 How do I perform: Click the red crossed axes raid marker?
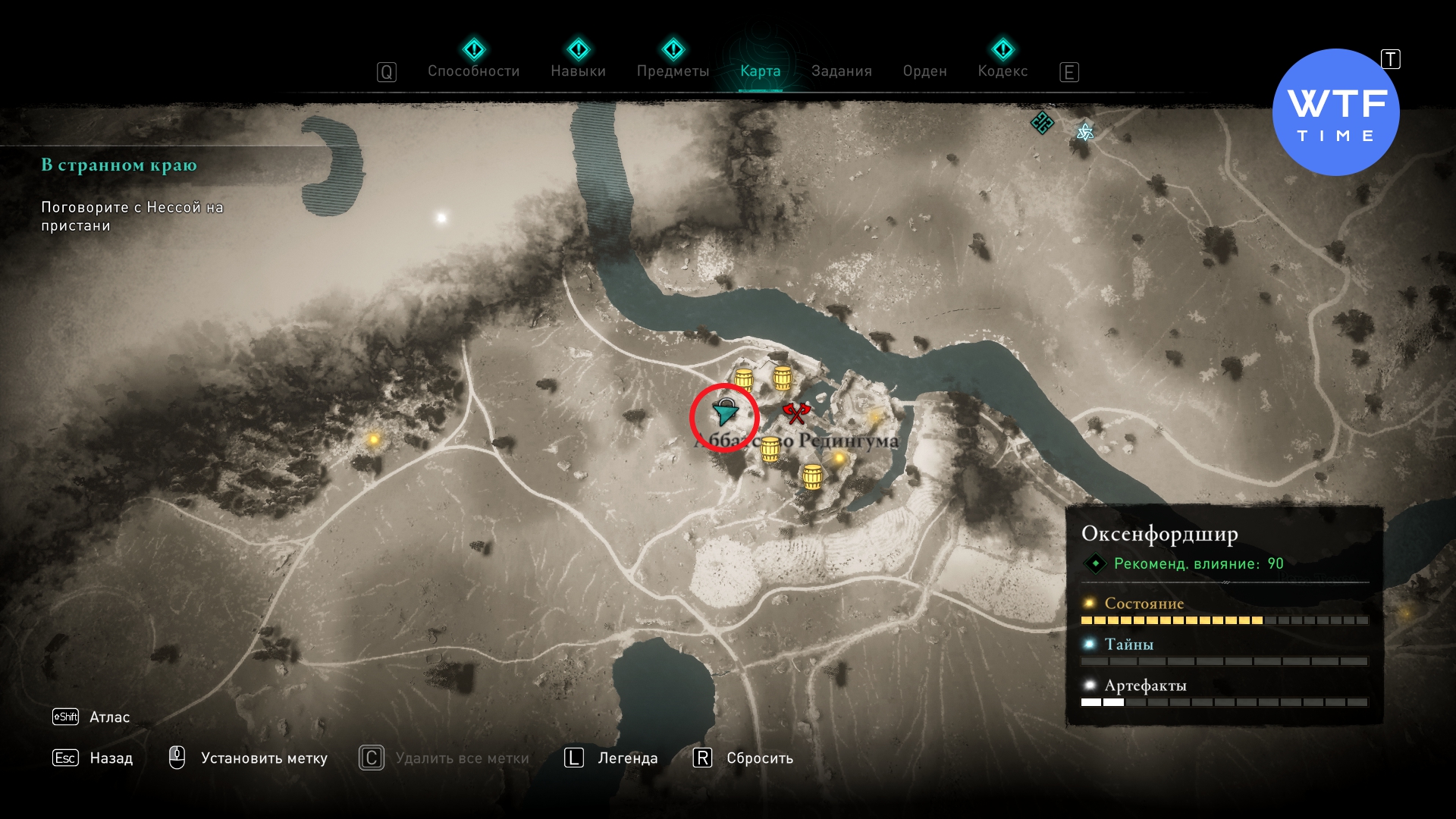796,413
